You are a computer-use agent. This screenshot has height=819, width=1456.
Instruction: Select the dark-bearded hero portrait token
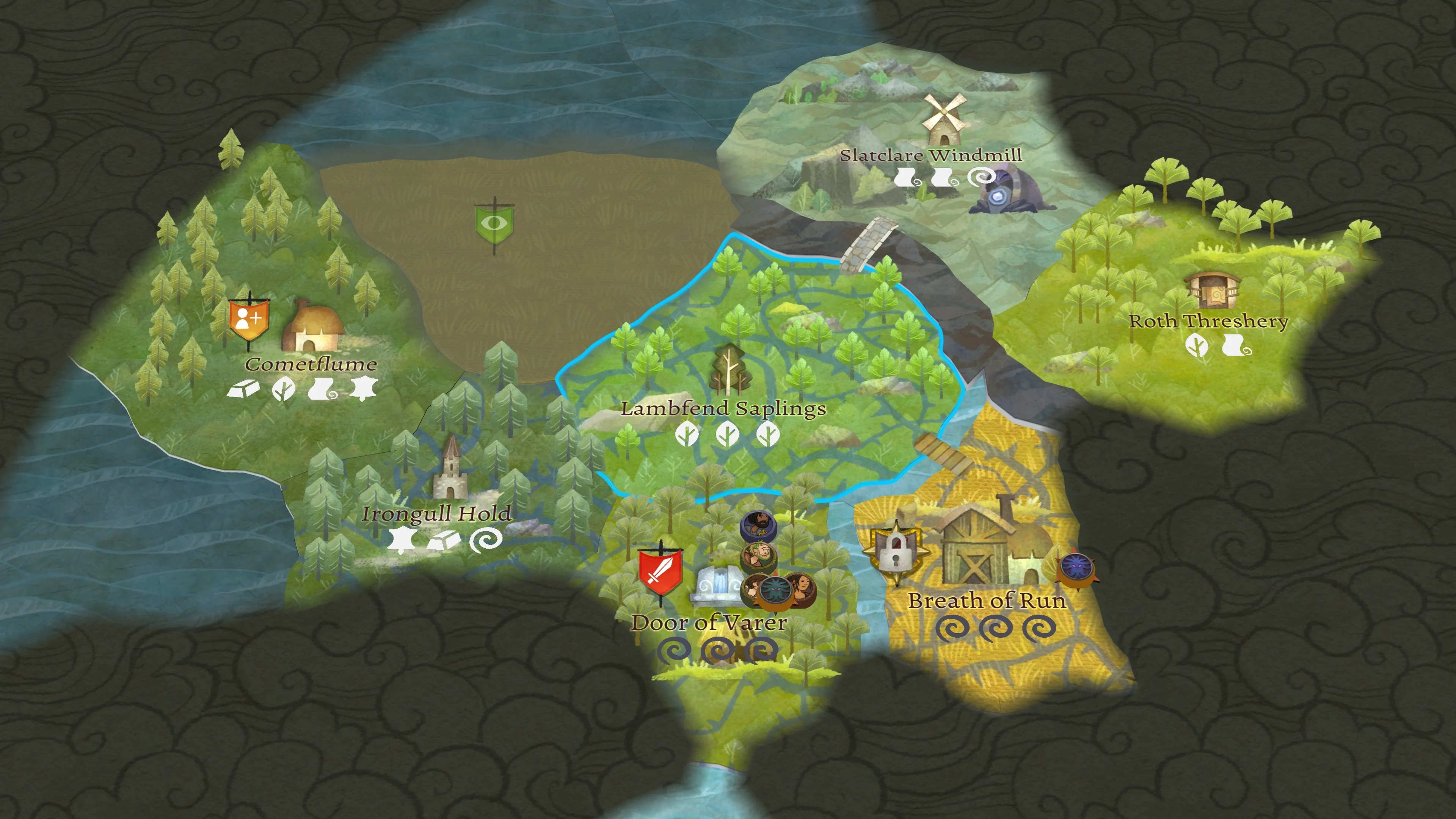pyautogui.click(x=758, y=526)
